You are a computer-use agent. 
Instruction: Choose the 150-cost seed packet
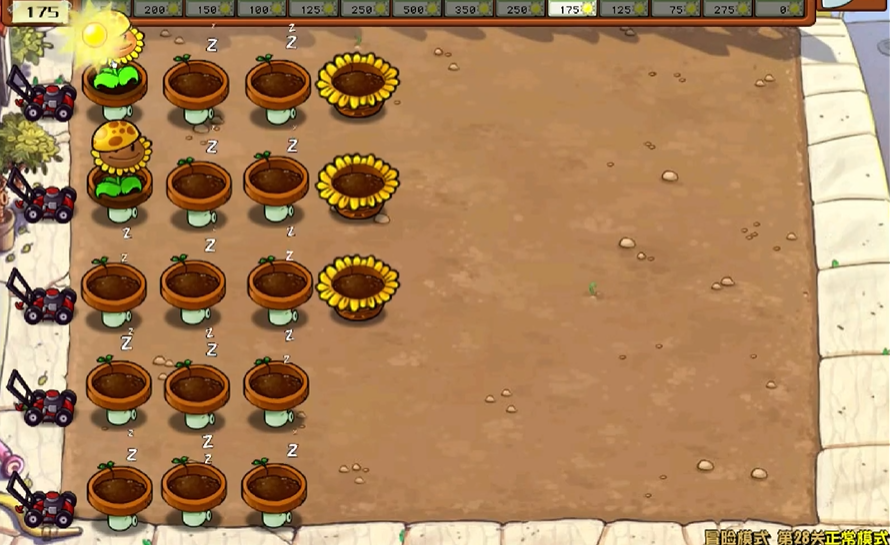pyautogui.click(x=211, y=9)
